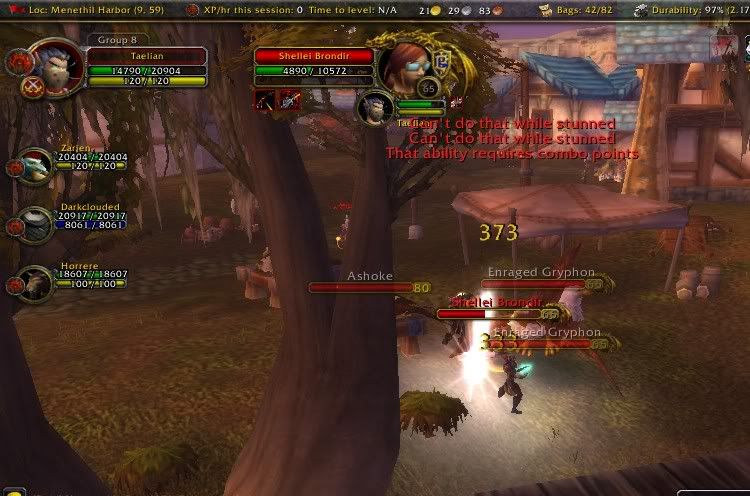Inspect the first debuff icon under Shellei Brondir
This screenshot has height=496, width=750.
tap(266, 99)
